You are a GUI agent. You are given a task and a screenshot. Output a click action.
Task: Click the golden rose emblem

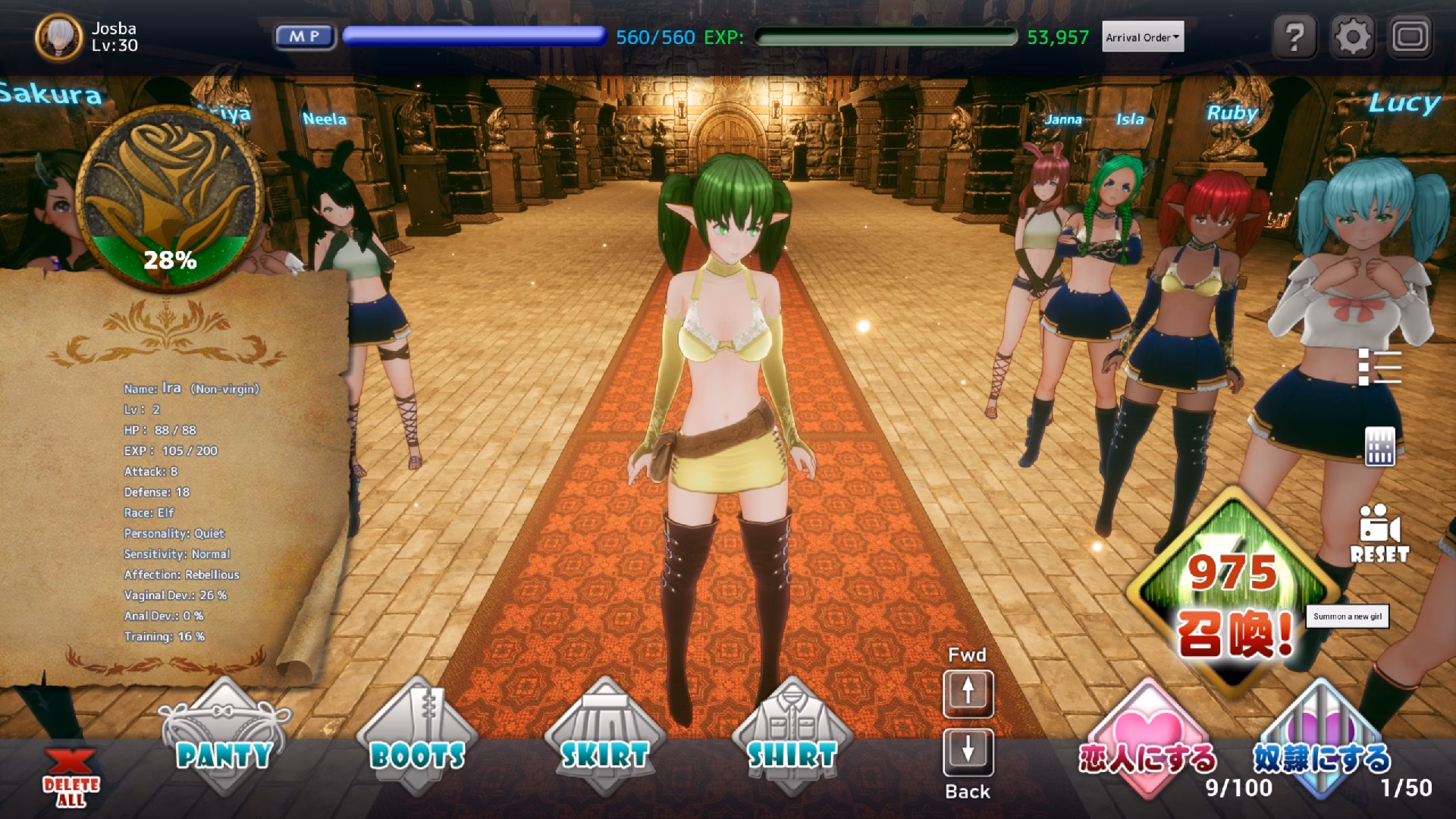coord(169,197)
